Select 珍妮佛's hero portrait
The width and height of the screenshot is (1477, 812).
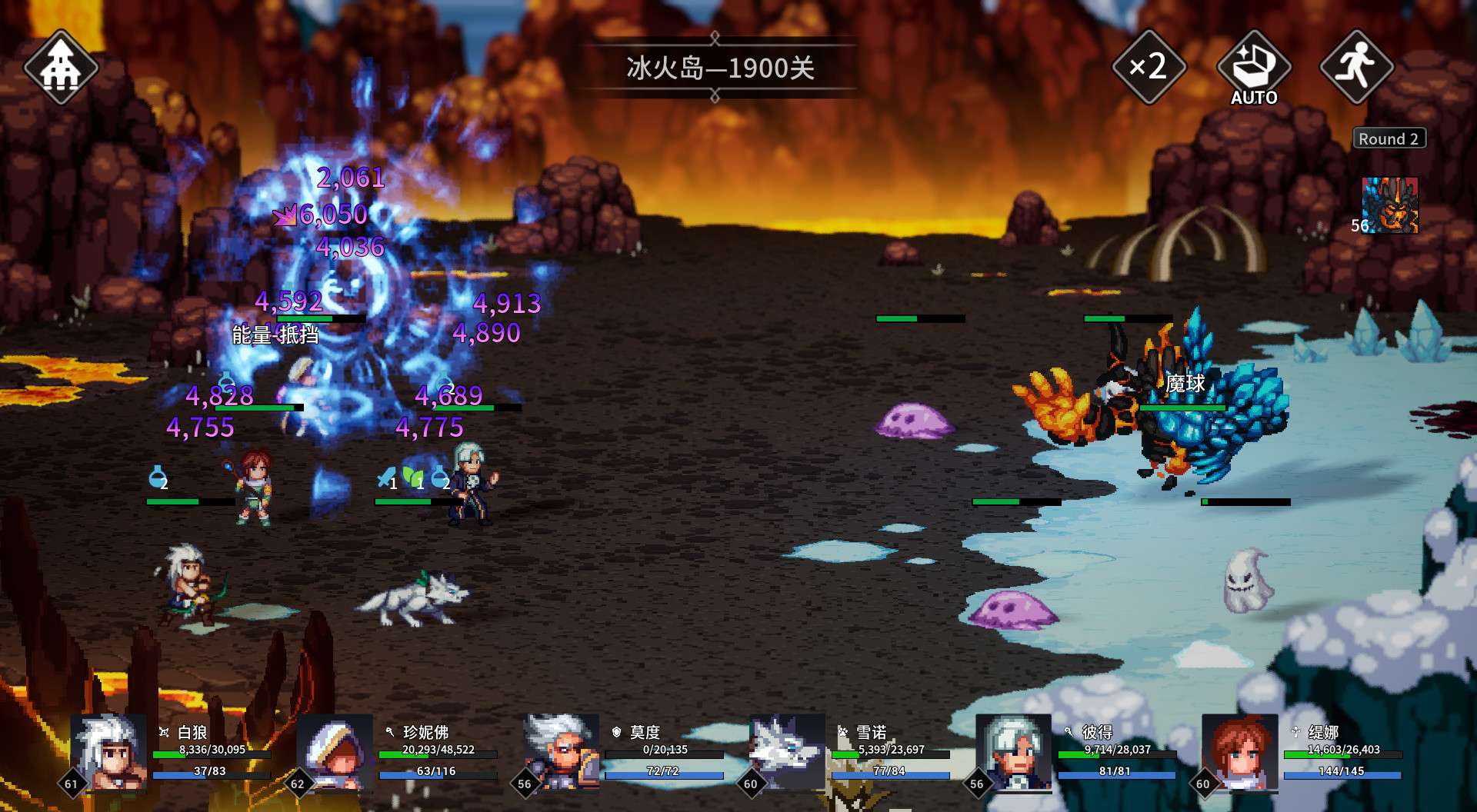335,752
